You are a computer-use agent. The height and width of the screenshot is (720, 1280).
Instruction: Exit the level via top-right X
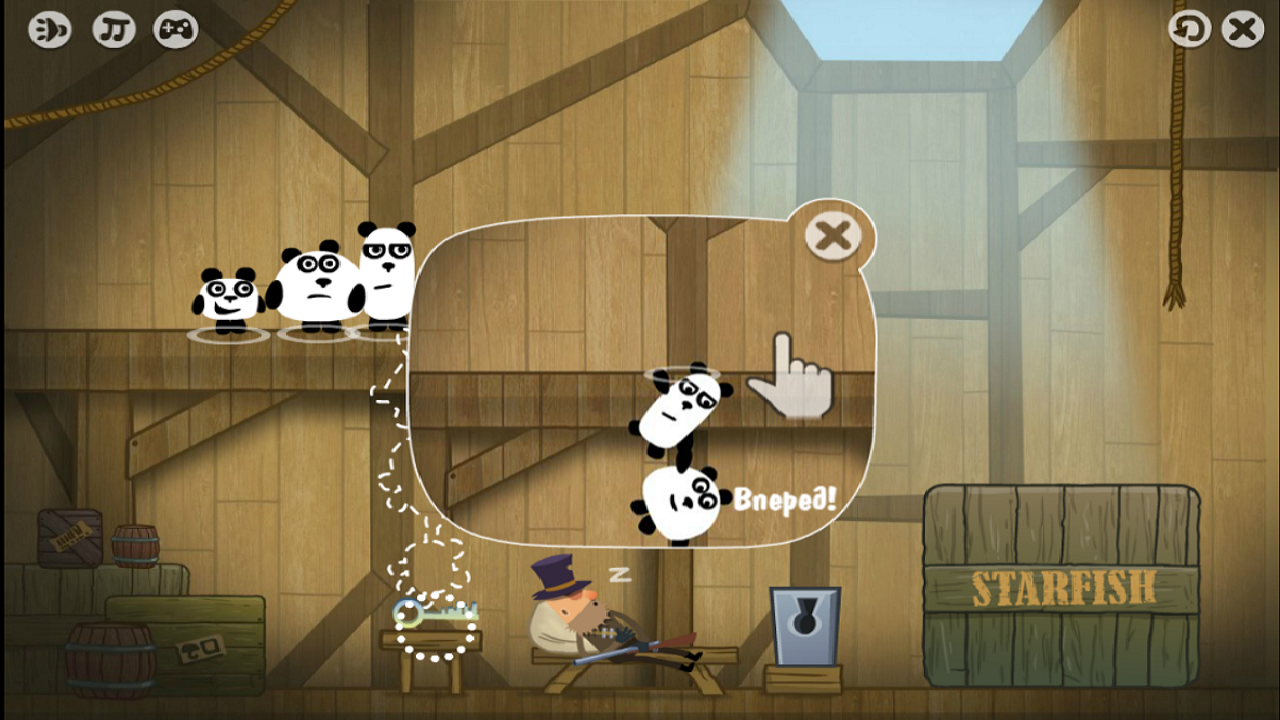tap(1241, 29)
